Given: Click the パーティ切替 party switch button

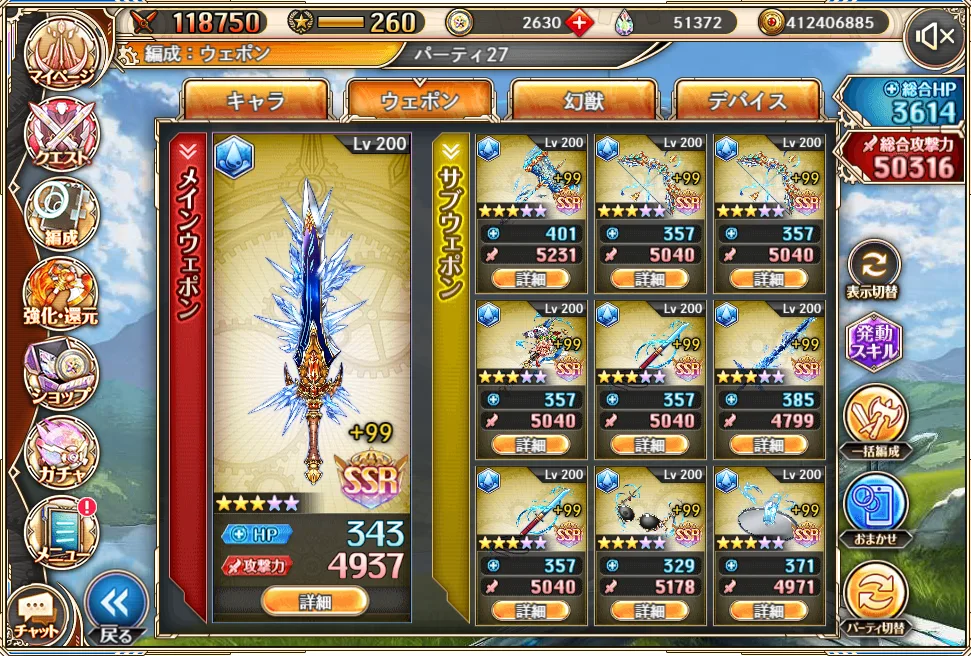Looking at the screenshot, I should pos(874,596).
